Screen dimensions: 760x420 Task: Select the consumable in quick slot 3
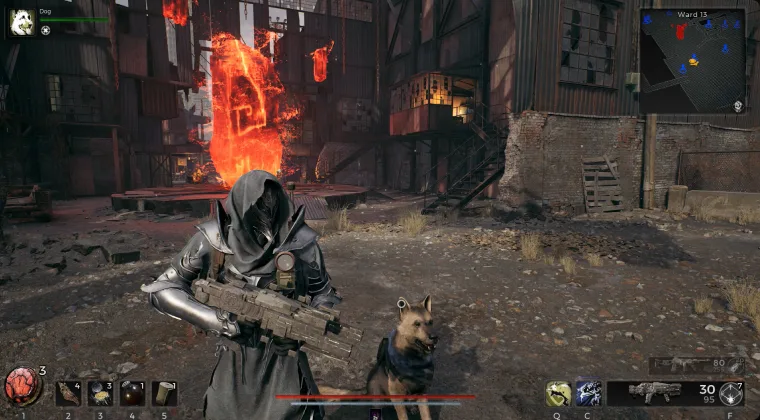point(100,392)
